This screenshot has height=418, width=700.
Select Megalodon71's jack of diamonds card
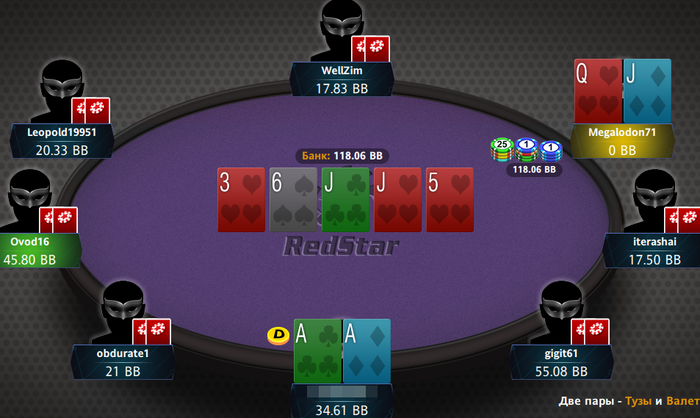[x=646, y=90]
